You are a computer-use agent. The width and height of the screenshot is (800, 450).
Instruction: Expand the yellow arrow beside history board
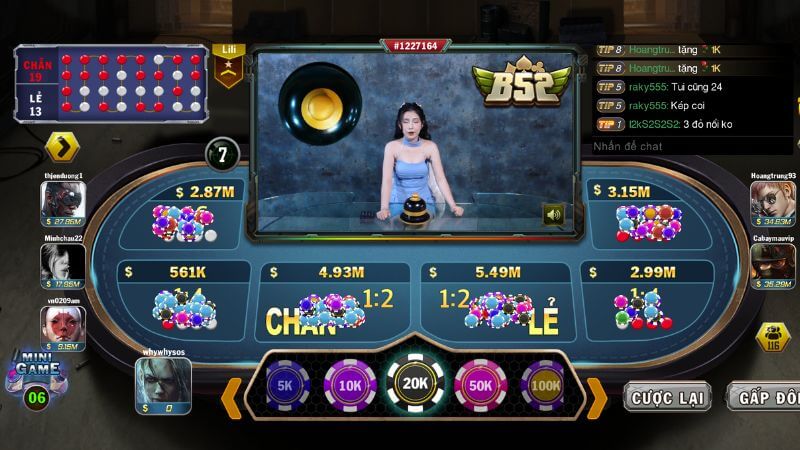click(x=62, y=147)
